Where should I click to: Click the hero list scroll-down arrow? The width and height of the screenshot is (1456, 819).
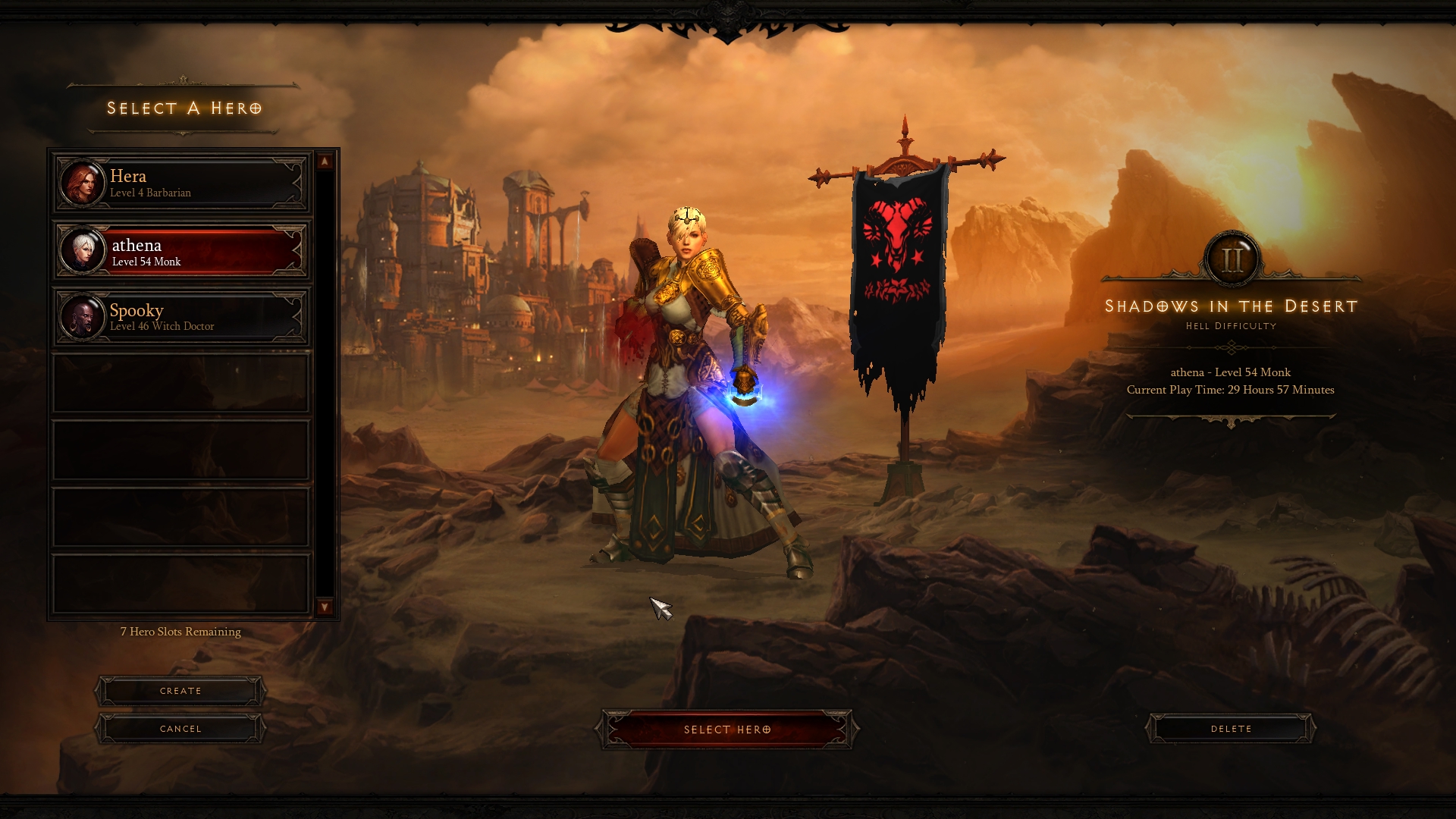[325, 607]
